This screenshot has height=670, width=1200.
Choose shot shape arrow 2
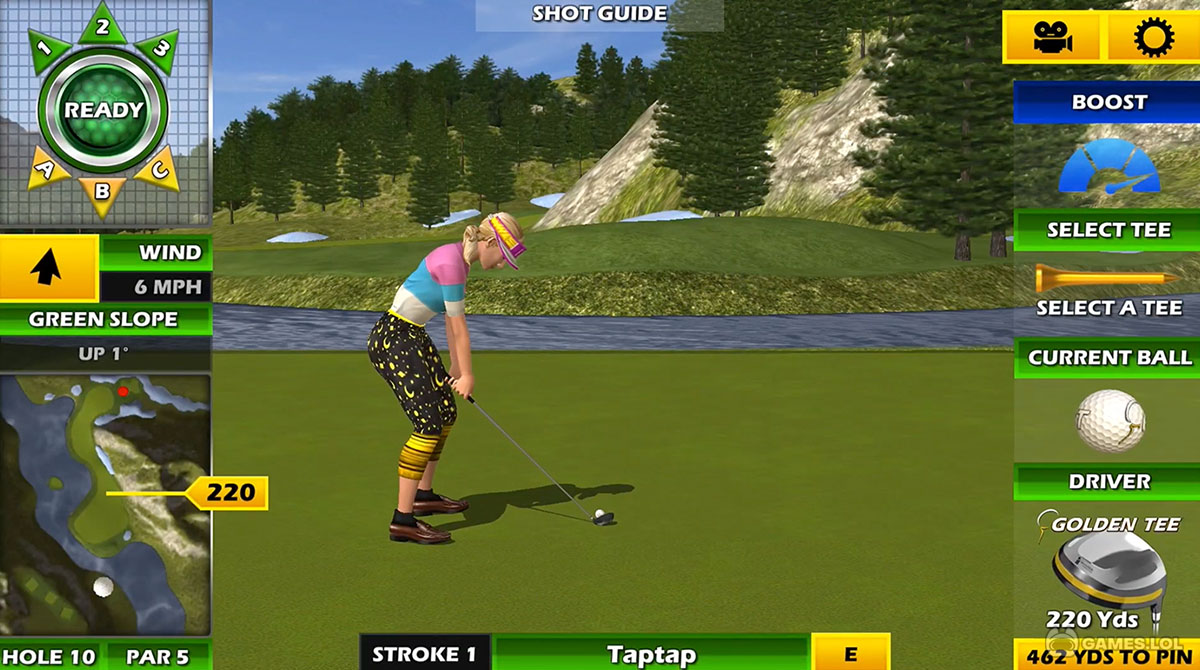(x=103, y=26)
